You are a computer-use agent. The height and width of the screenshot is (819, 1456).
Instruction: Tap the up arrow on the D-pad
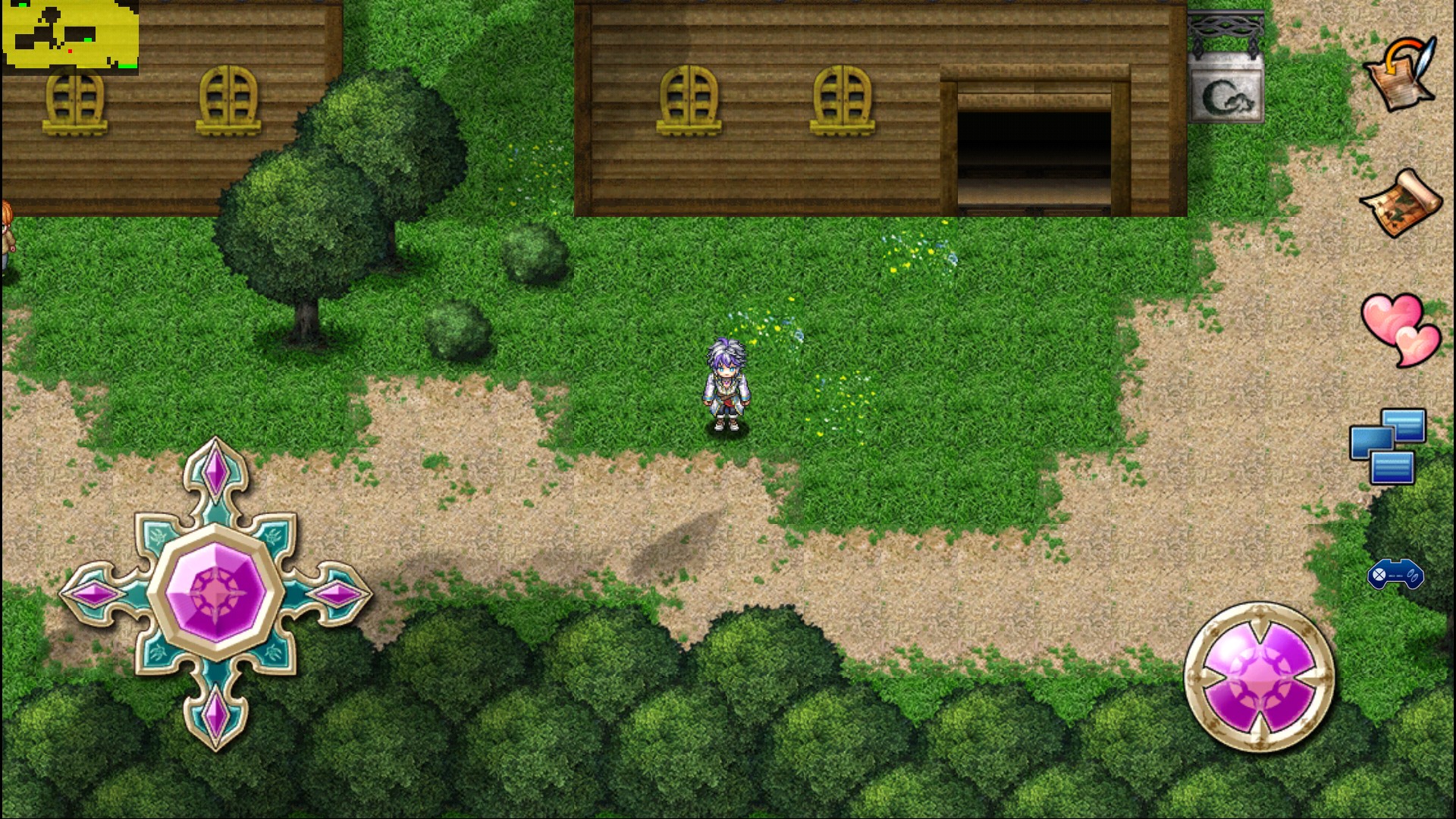pos(216,471)
